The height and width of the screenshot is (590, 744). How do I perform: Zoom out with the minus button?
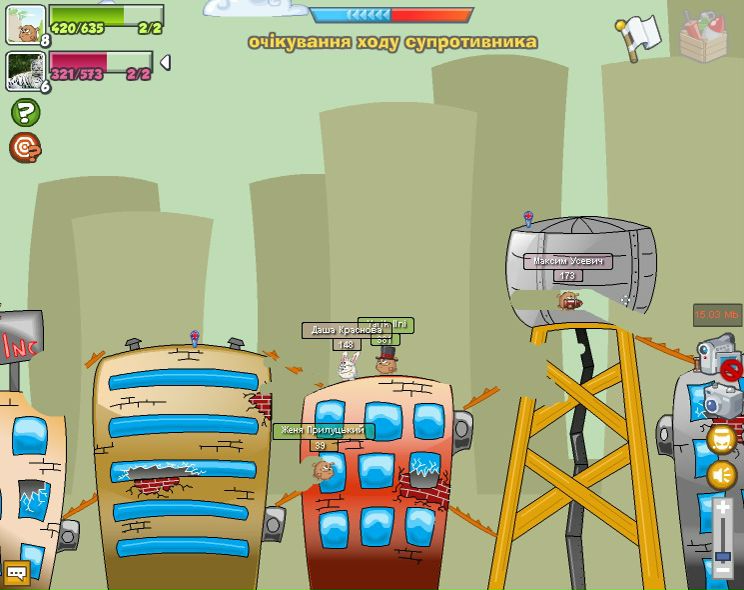pyautogui.click(x=723, y=569)
